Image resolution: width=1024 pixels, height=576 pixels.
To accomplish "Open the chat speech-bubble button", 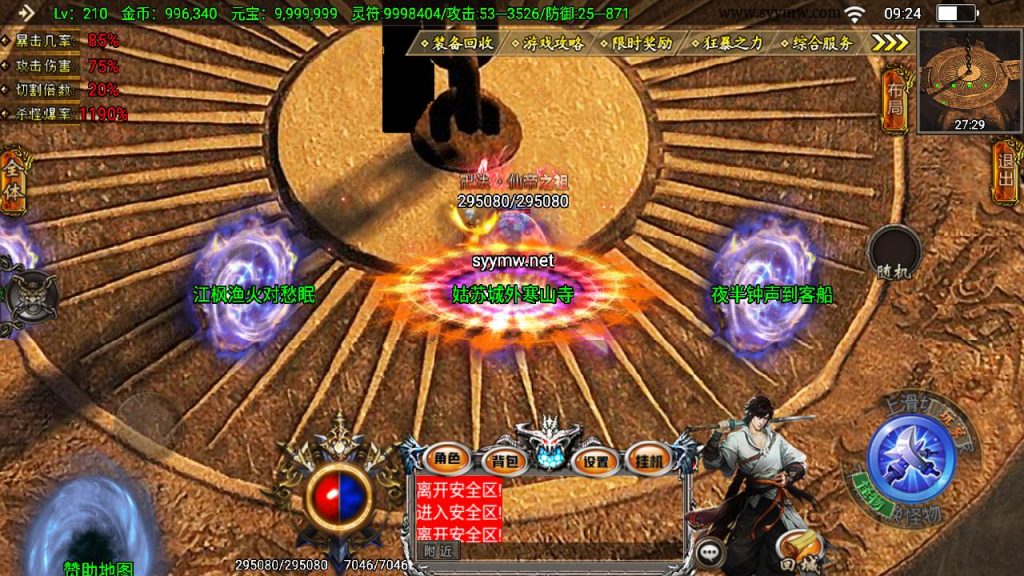I will [710, 550].
